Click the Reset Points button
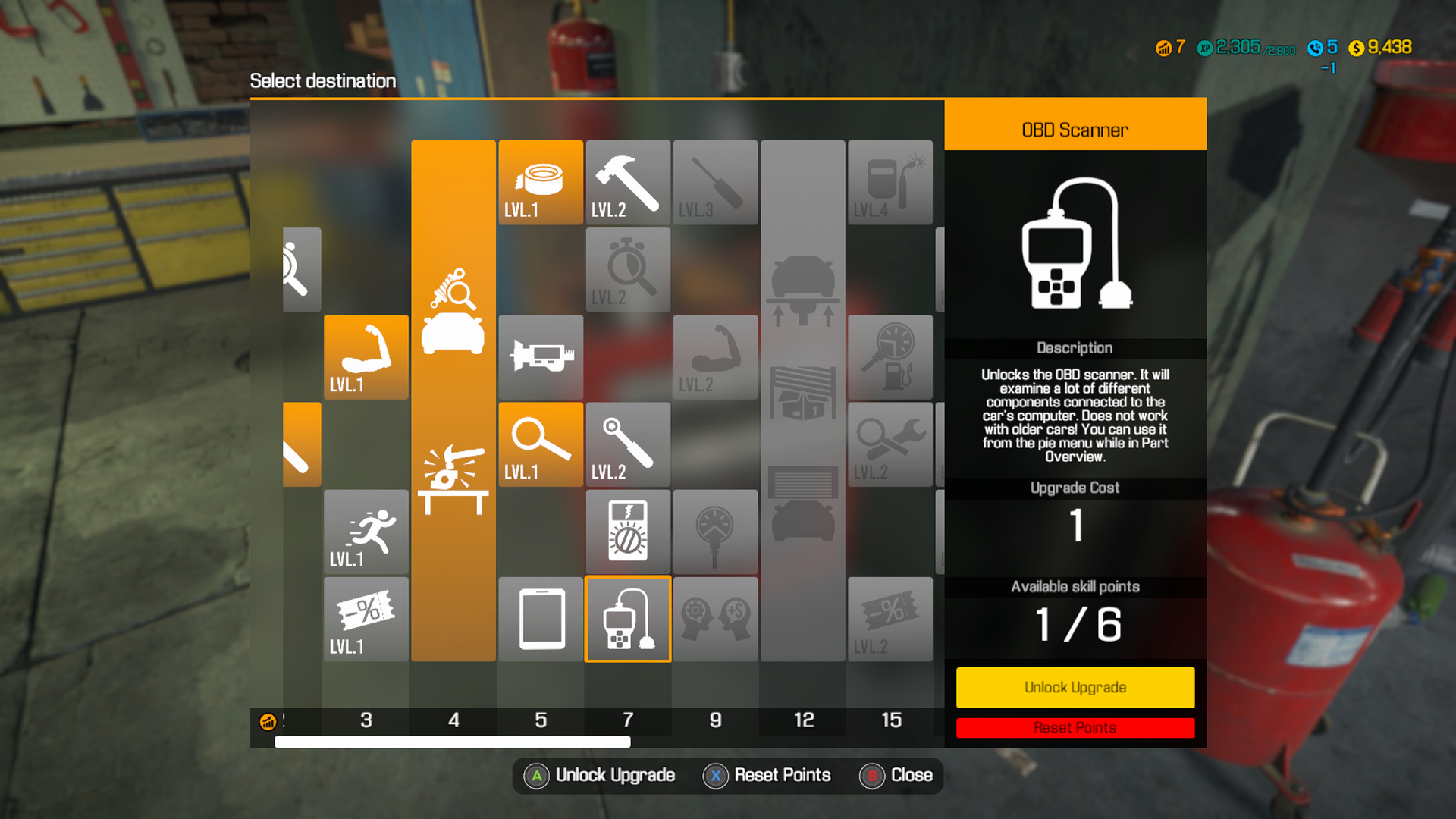 click(x=1075, y=727)
